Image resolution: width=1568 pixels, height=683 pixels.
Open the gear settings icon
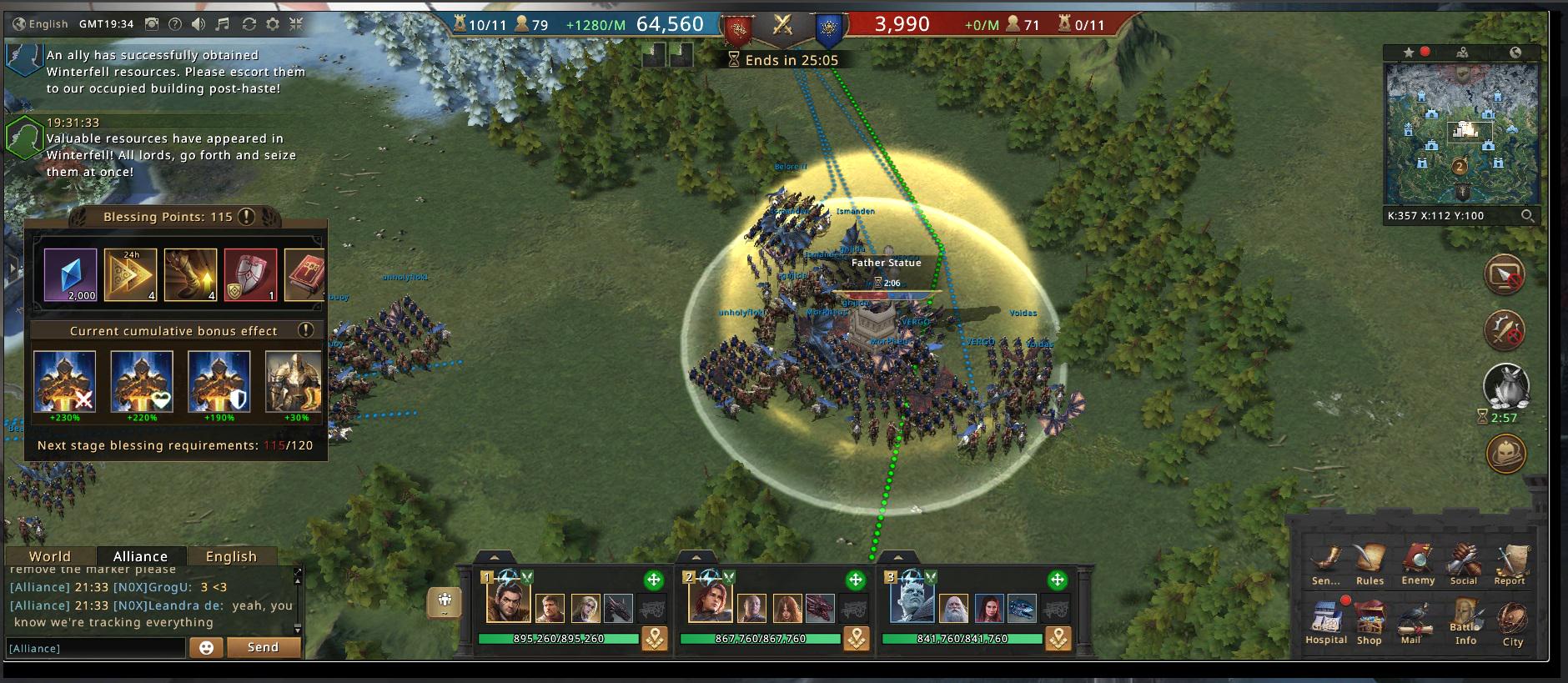[x=272, y=24]
